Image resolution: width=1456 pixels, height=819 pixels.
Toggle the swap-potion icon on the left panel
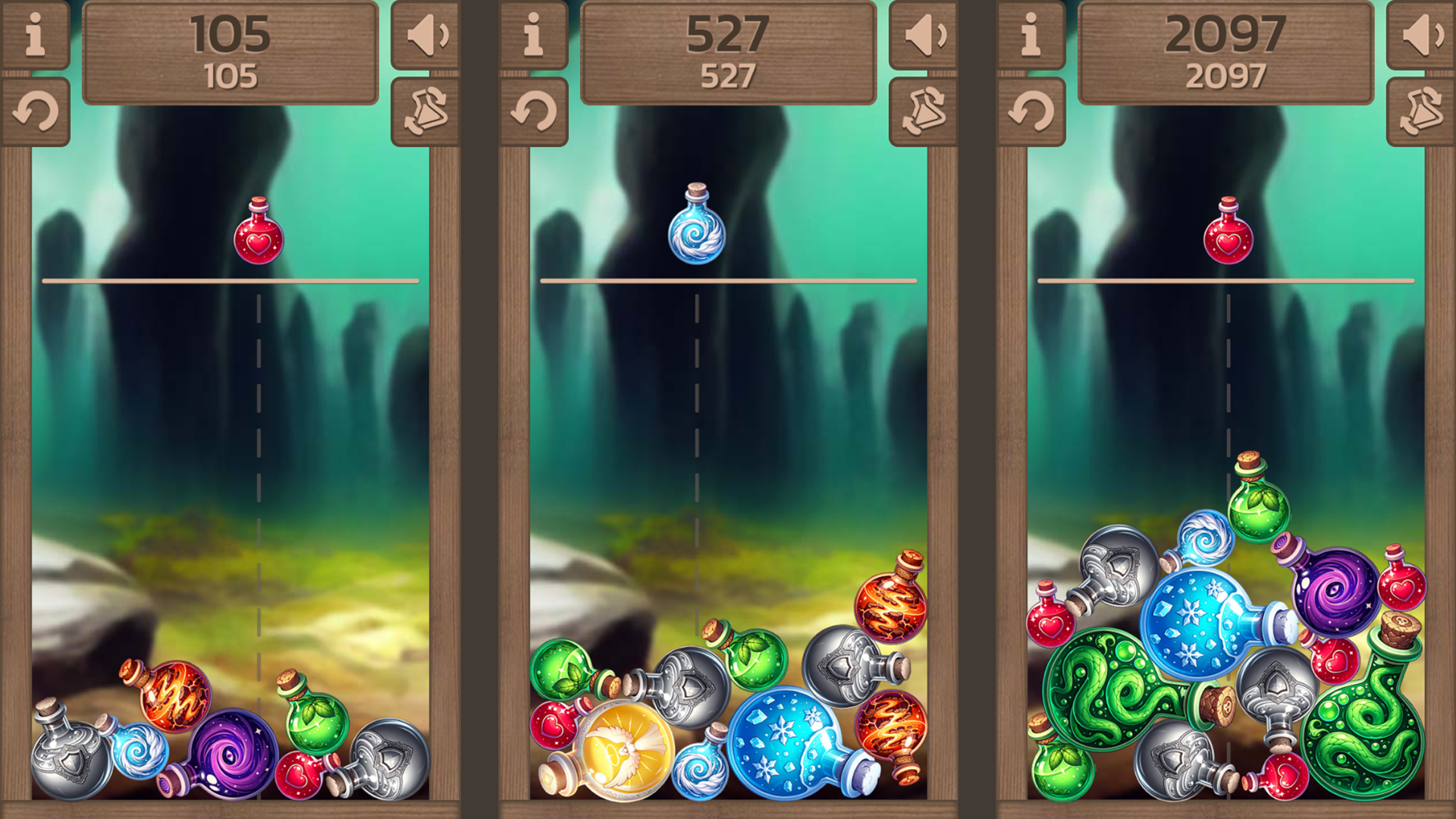(427, 110)
